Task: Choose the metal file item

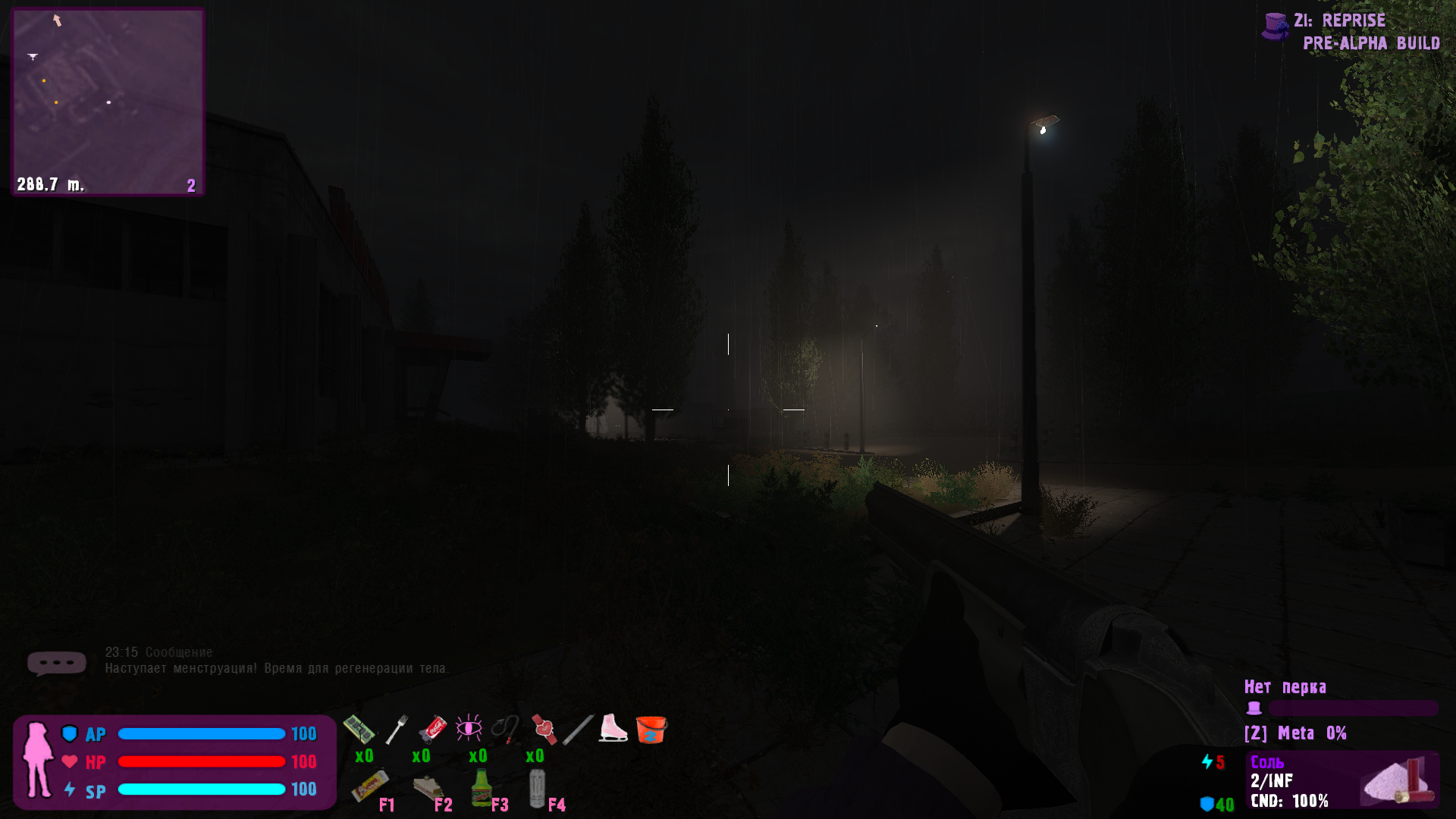Action: [578, 730]
